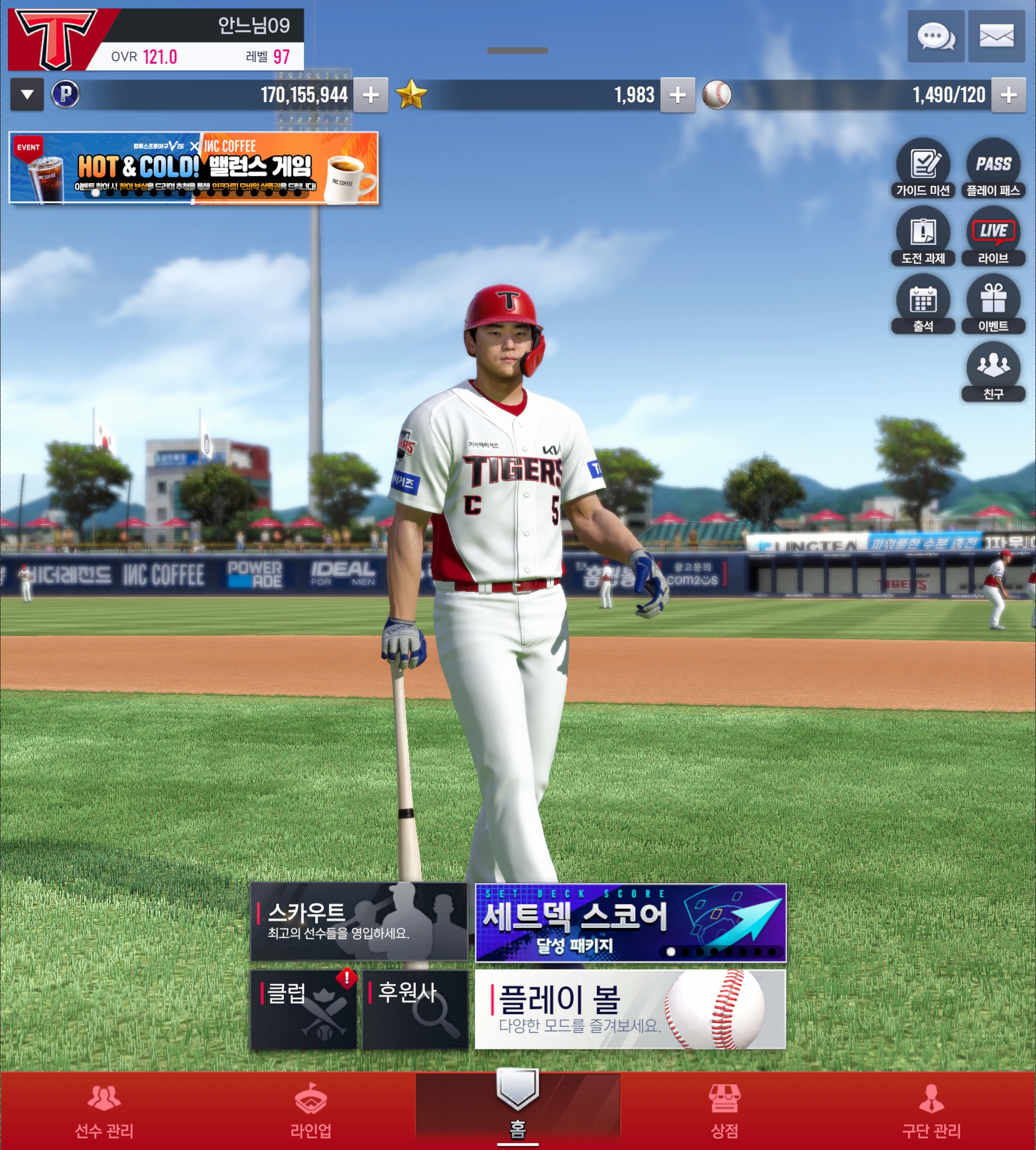This screenshot has height=1150, width=1036.
Task: Open the 이벤트 gift events
Action: coord(993,304)
